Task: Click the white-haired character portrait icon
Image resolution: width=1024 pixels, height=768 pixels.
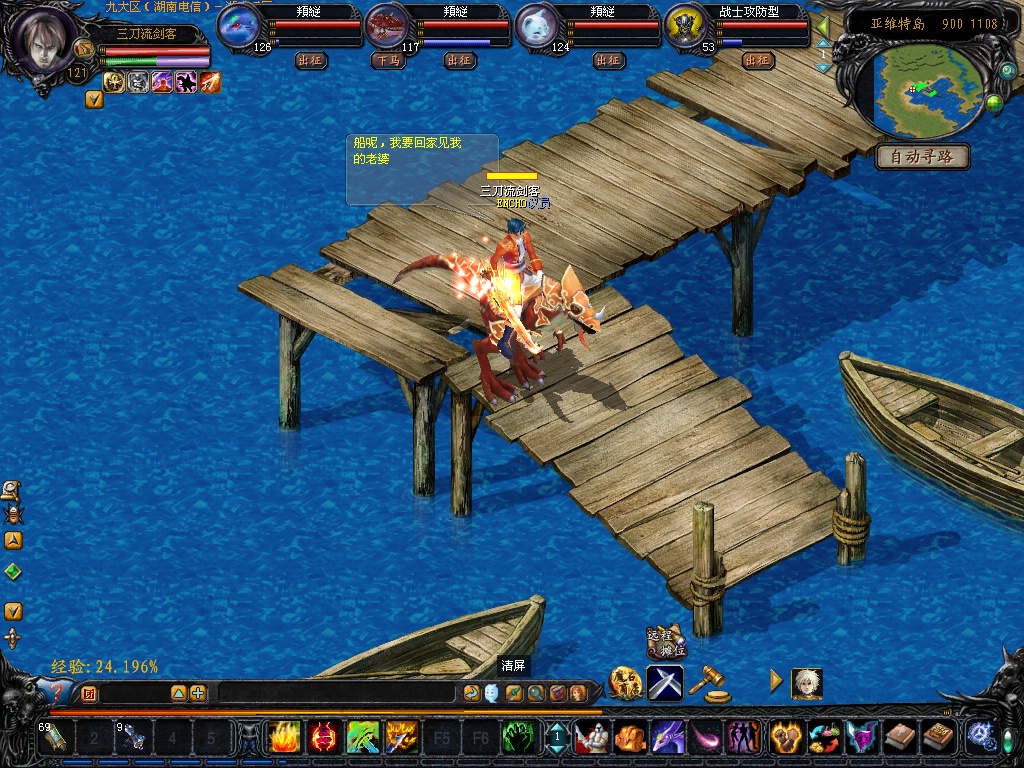Action: [x=806, y=683]
